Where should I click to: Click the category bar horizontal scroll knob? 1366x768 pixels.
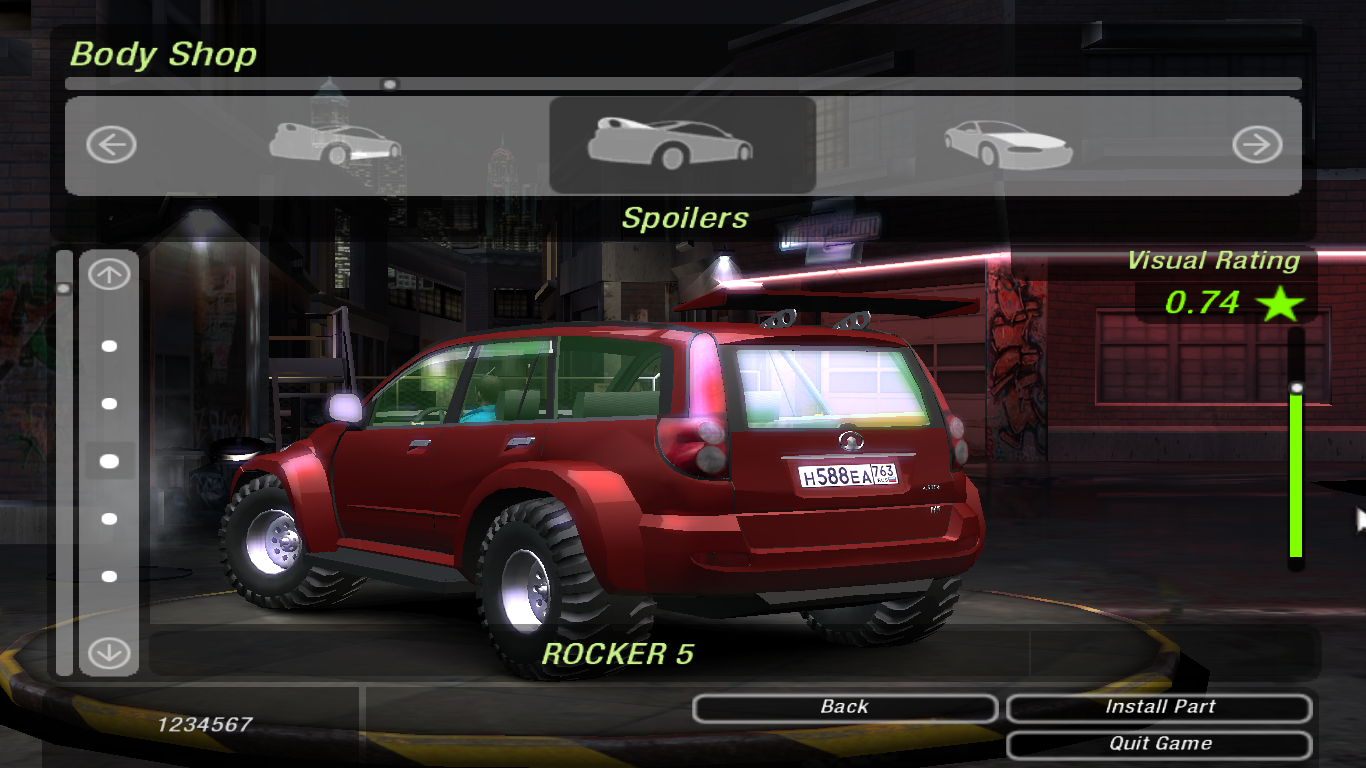[x=390, y=85]
